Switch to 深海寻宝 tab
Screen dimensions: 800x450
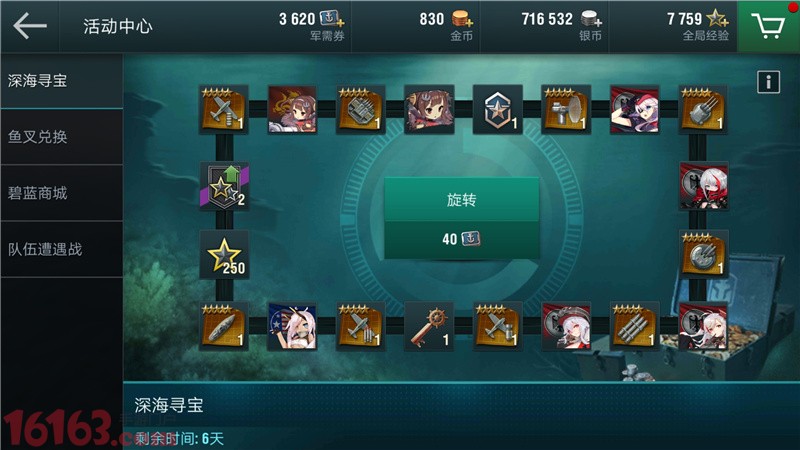pos(61,80)
